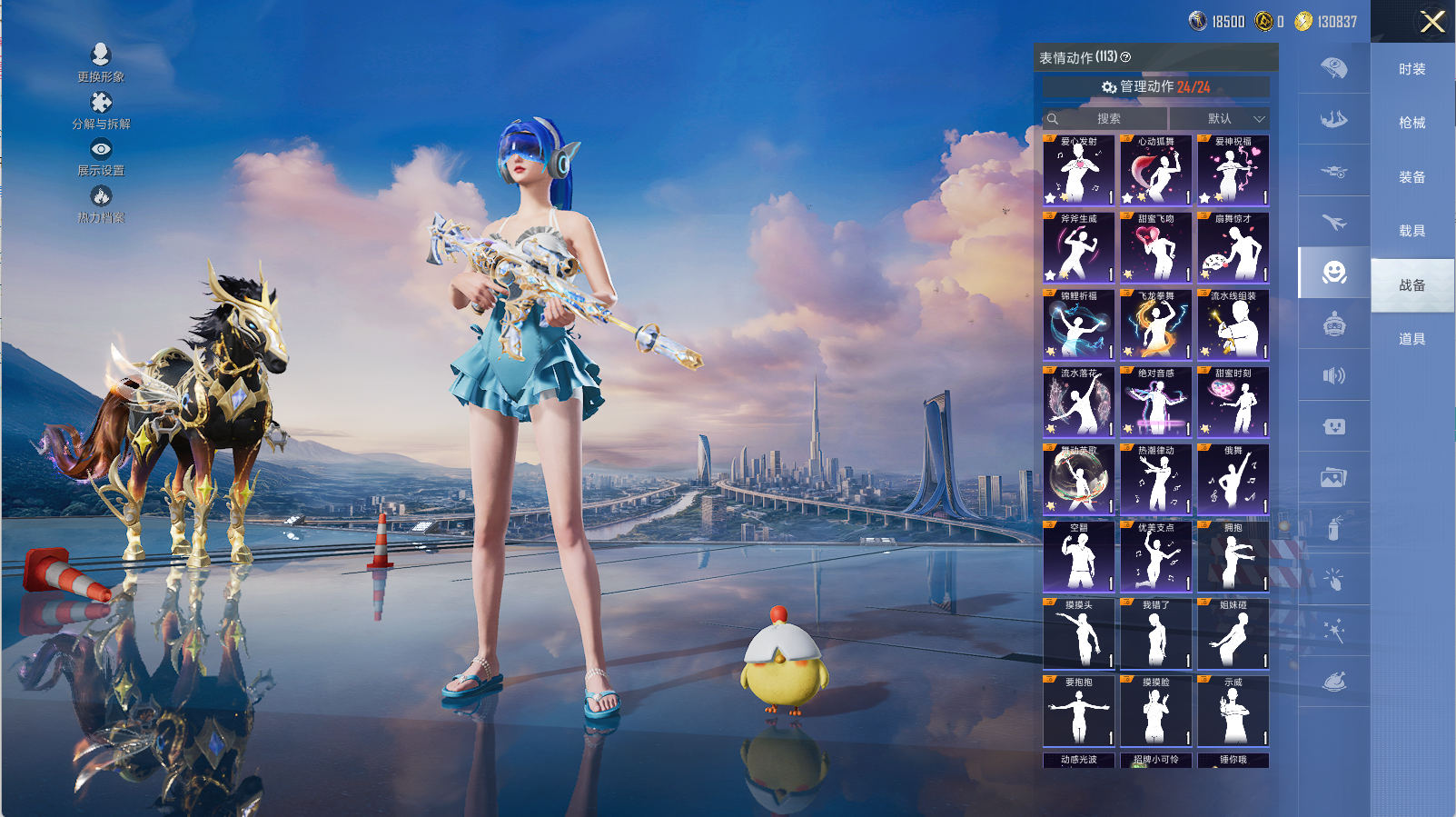
Task: Open the parachute category icon
Action: coord(1333,68)
